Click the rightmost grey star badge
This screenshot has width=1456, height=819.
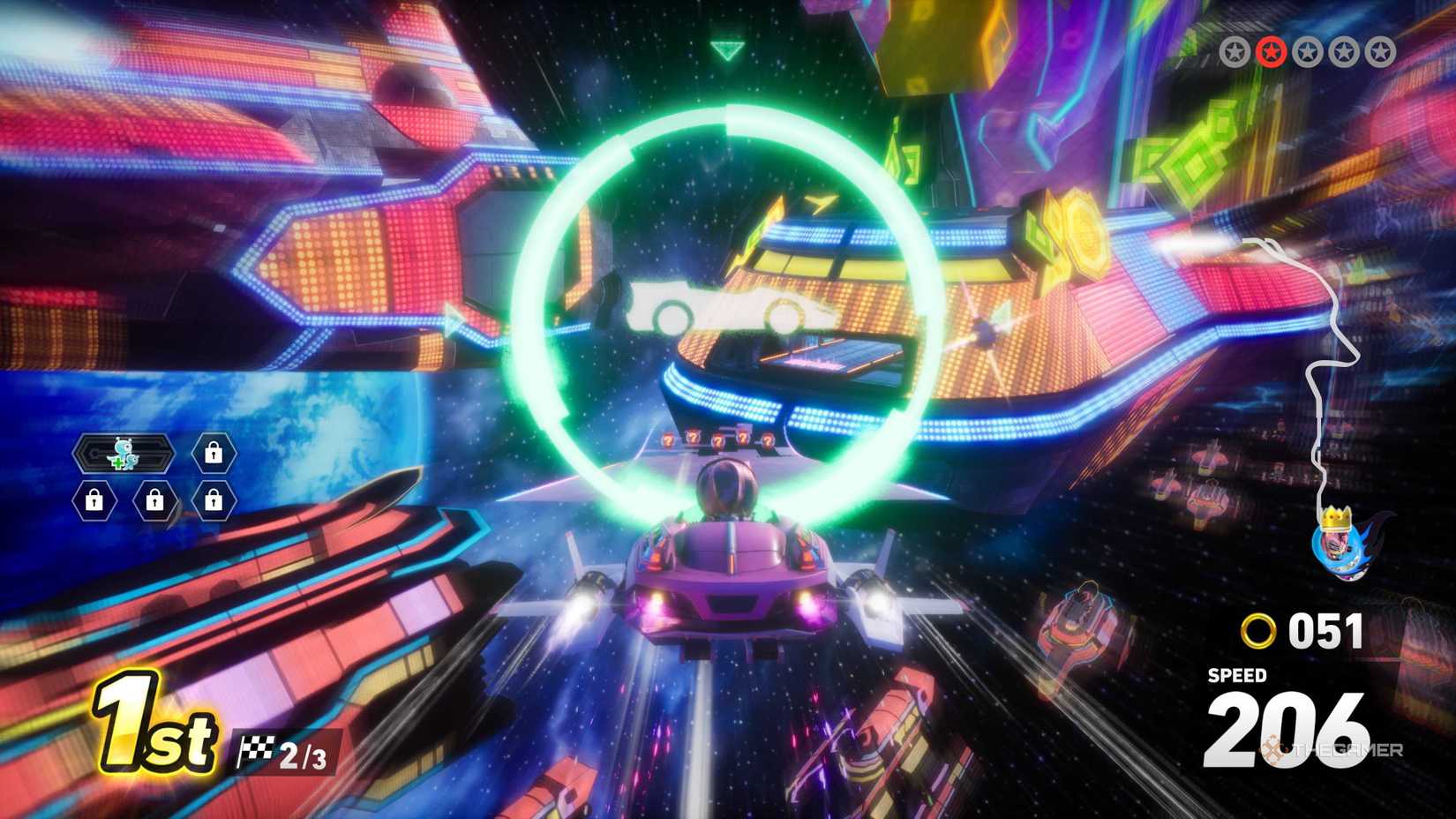[1379, 51]
